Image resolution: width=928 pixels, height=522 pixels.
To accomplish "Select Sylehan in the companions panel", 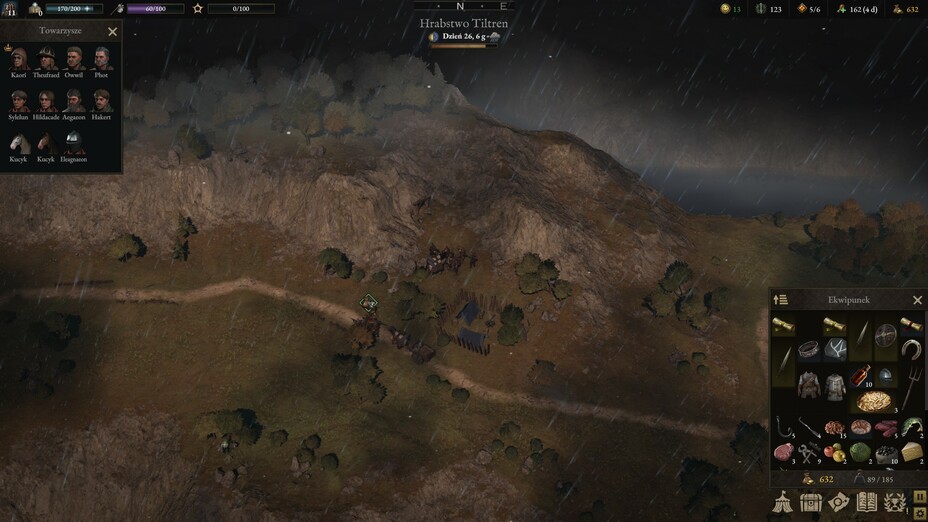I will coord(18,100).
